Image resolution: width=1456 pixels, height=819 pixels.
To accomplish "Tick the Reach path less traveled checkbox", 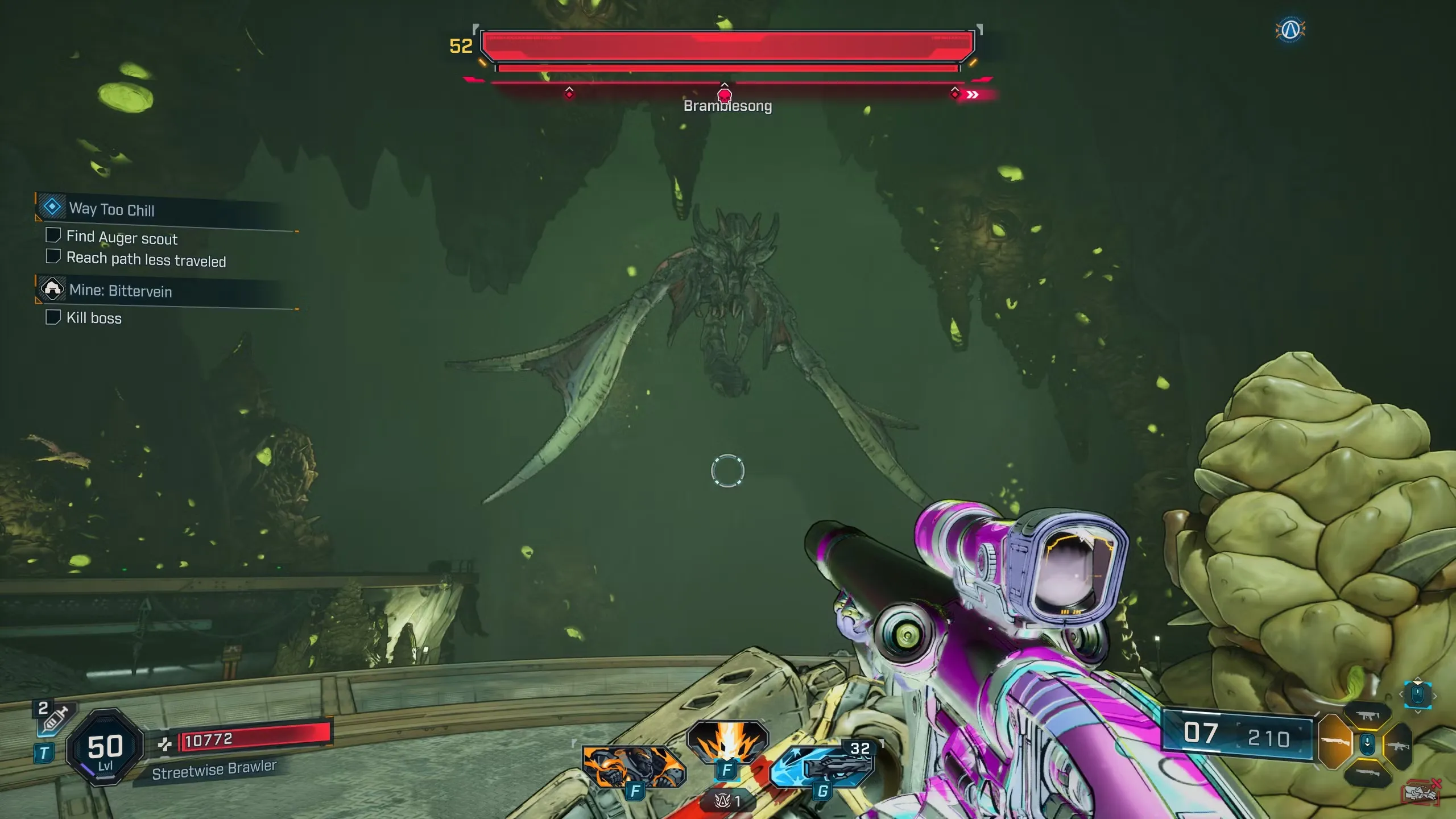I will (53, 257).
